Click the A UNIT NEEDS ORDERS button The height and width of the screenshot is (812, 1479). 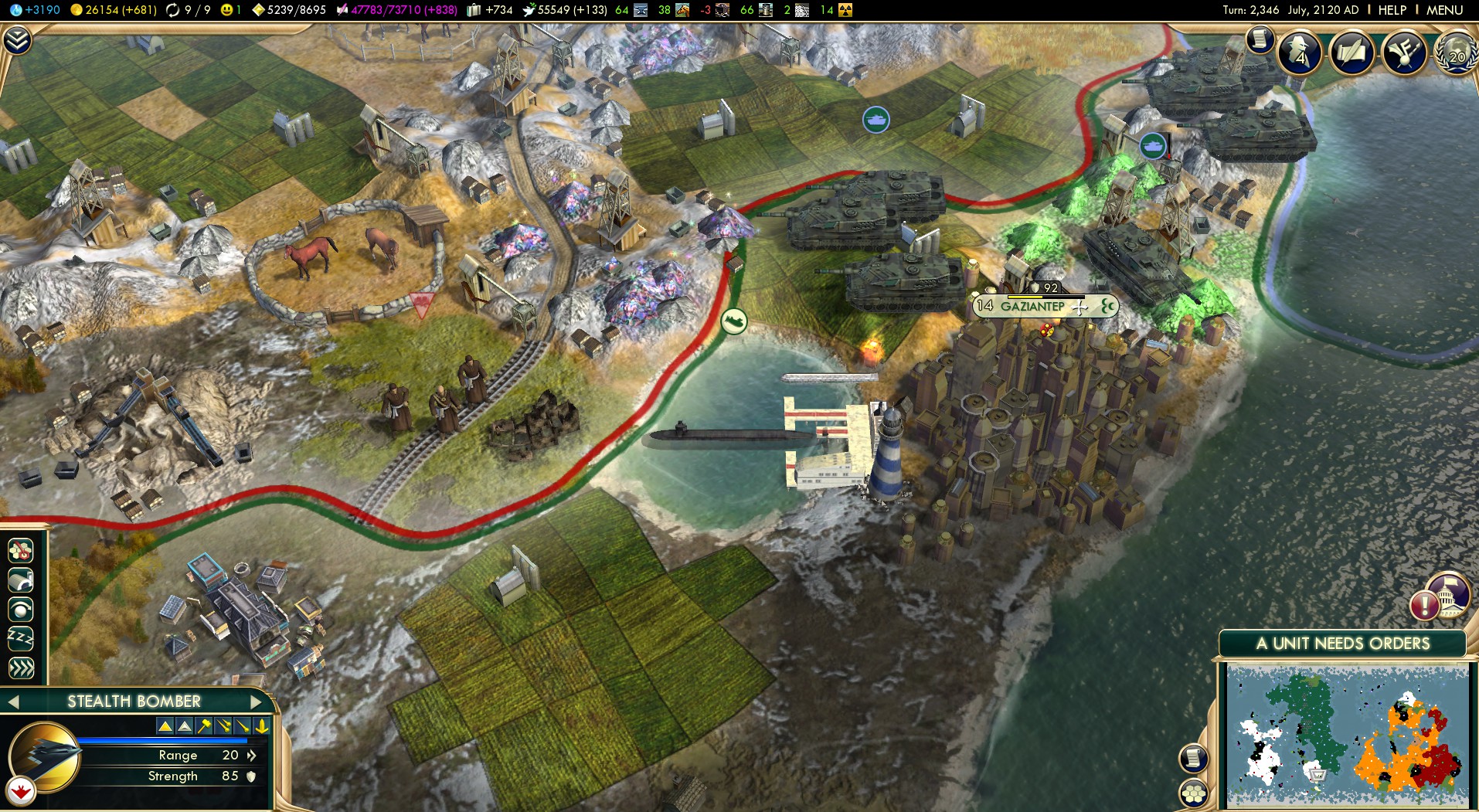1342,644
